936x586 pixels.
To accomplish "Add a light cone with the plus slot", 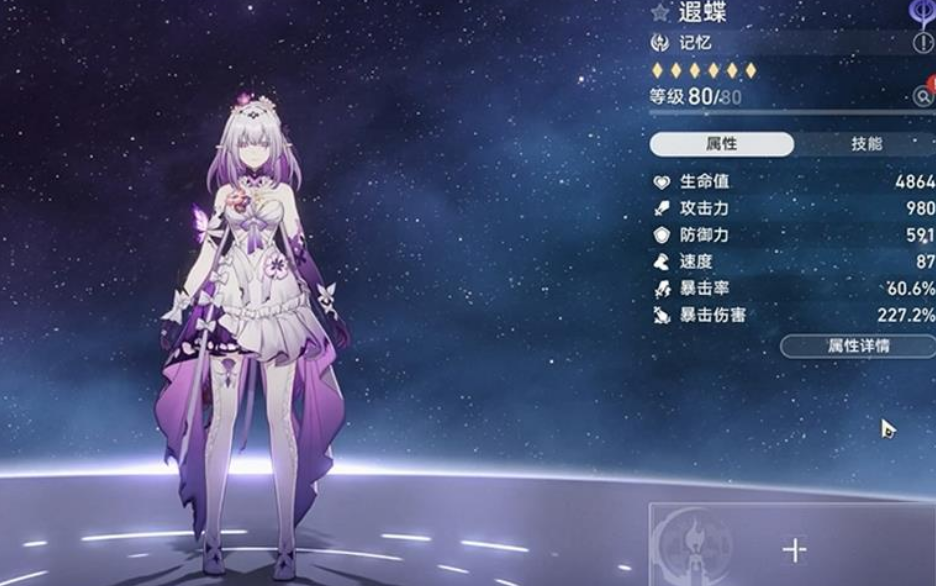I will (x=794, y=549).
